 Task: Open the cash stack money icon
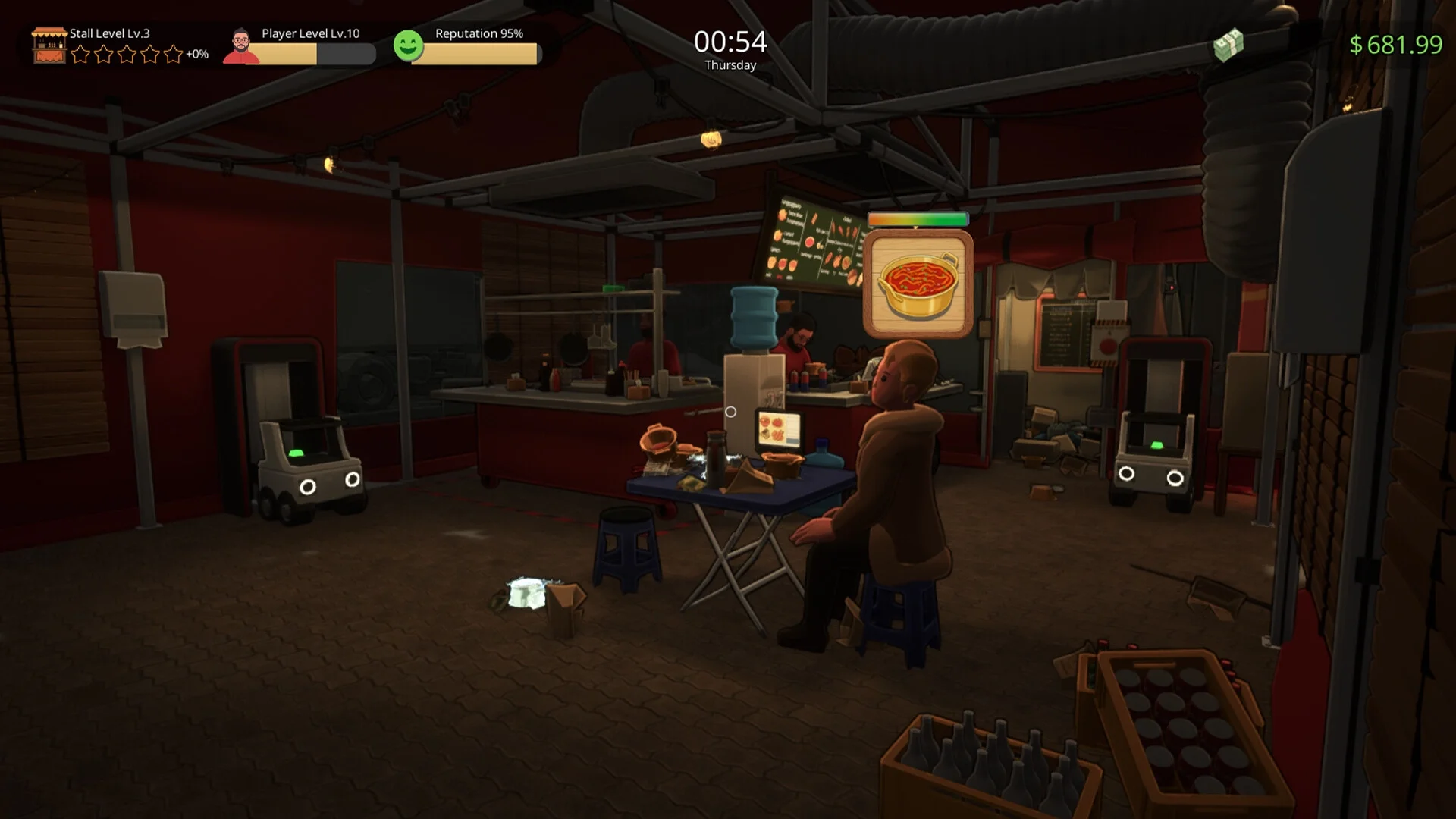point(1228,45)
